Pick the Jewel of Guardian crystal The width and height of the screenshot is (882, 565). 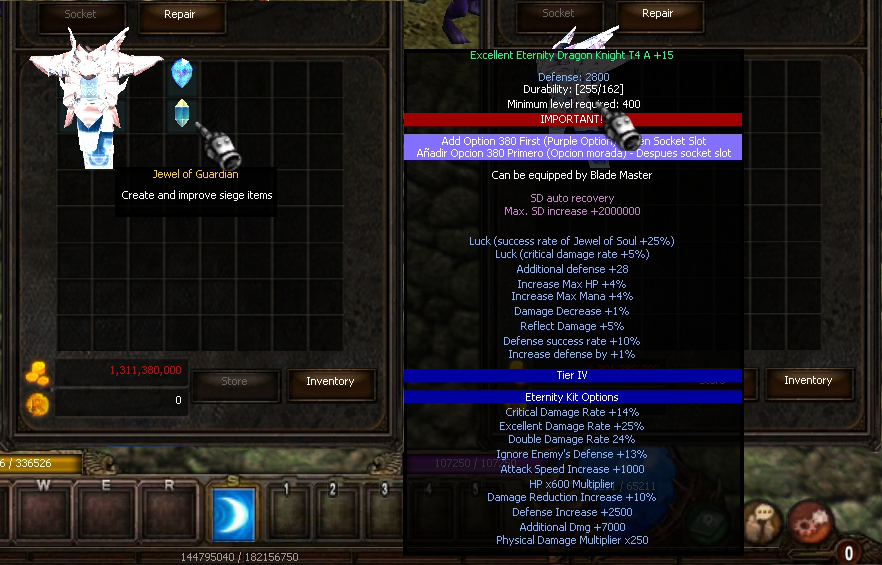[182, 113]
